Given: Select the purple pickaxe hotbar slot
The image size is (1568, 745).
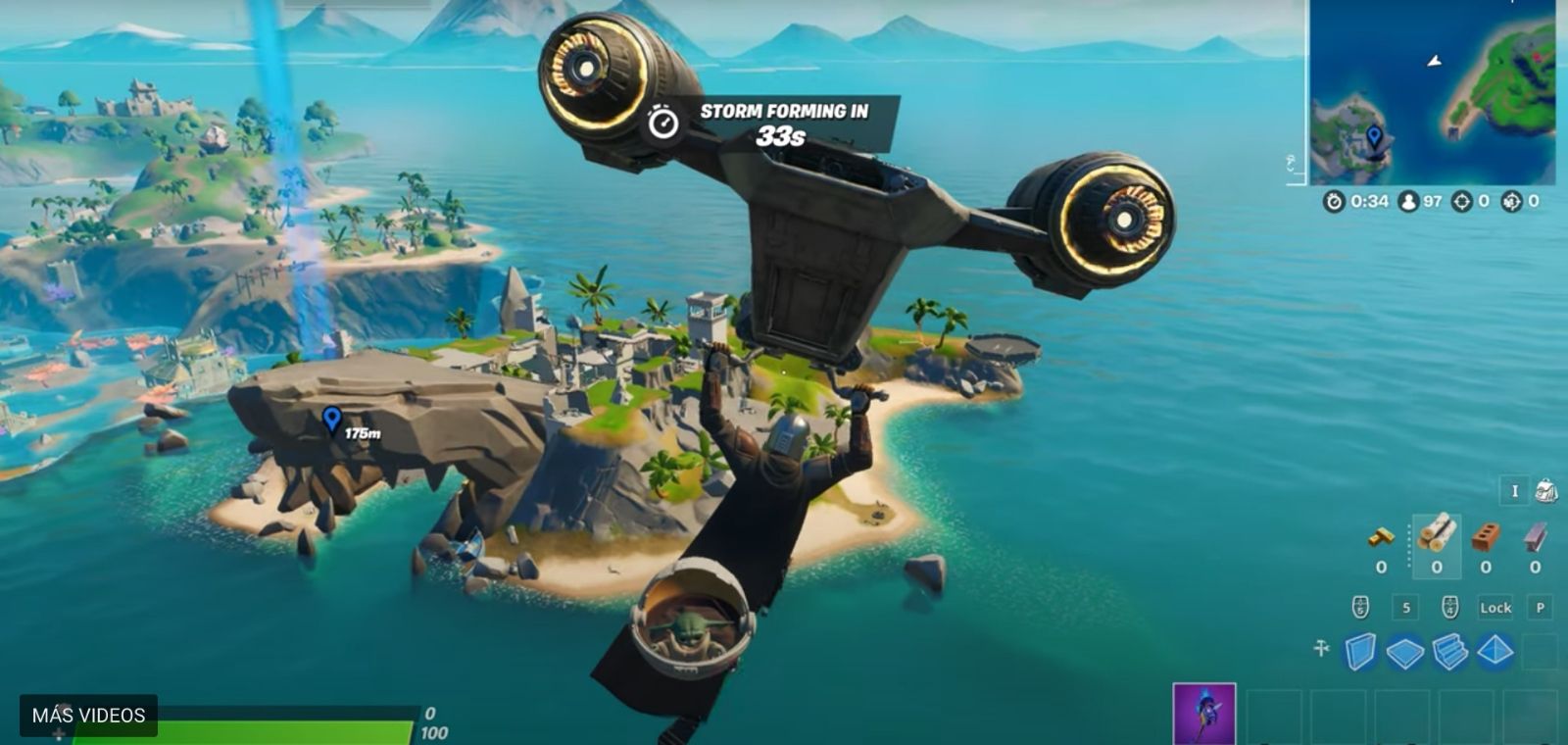Looking at the screenshot, I should (1204, 714).
